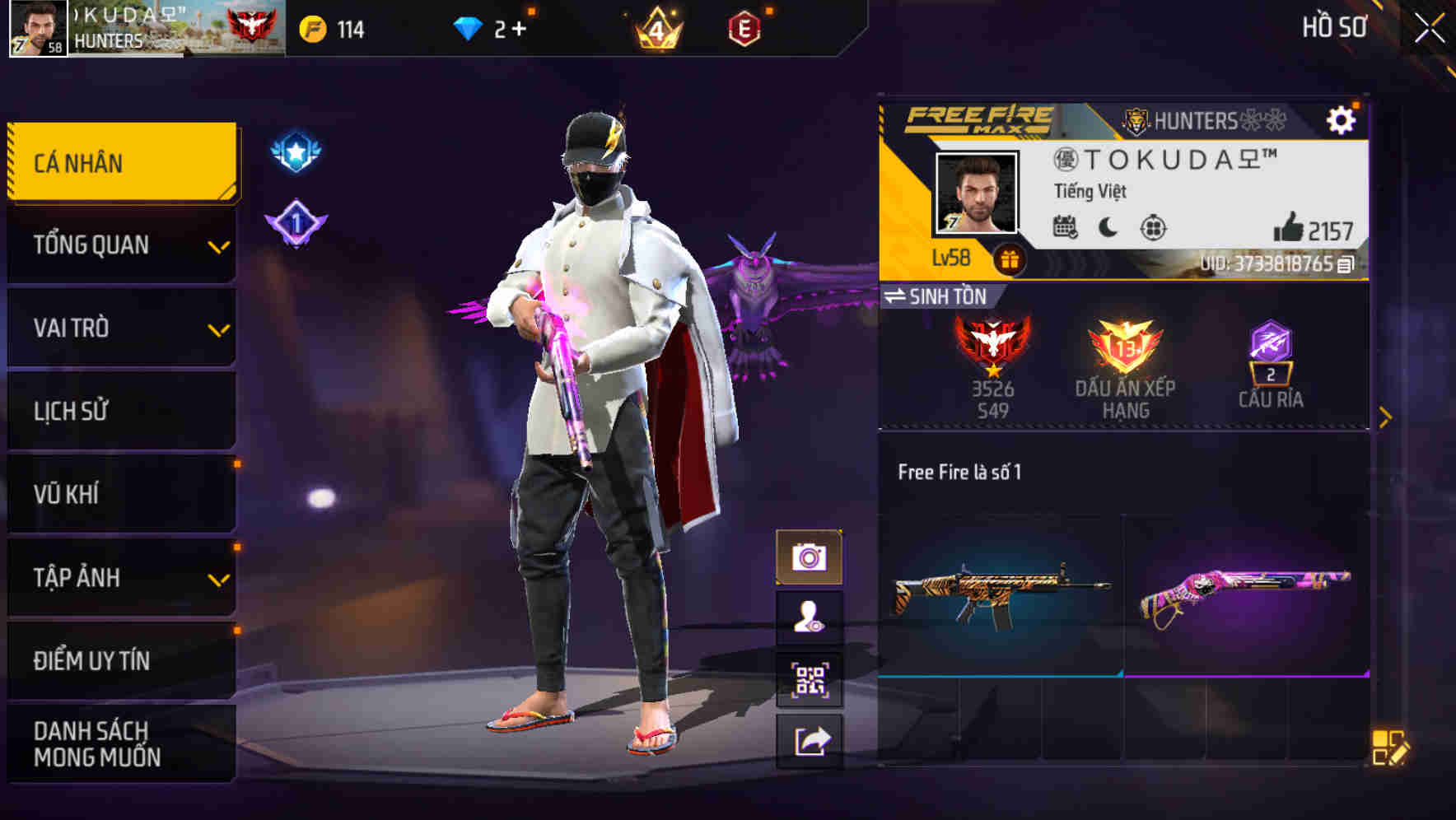1456x820 pixels.
Task: Toggle the character visibility icon below camera
Action: (x=811, y=616)
